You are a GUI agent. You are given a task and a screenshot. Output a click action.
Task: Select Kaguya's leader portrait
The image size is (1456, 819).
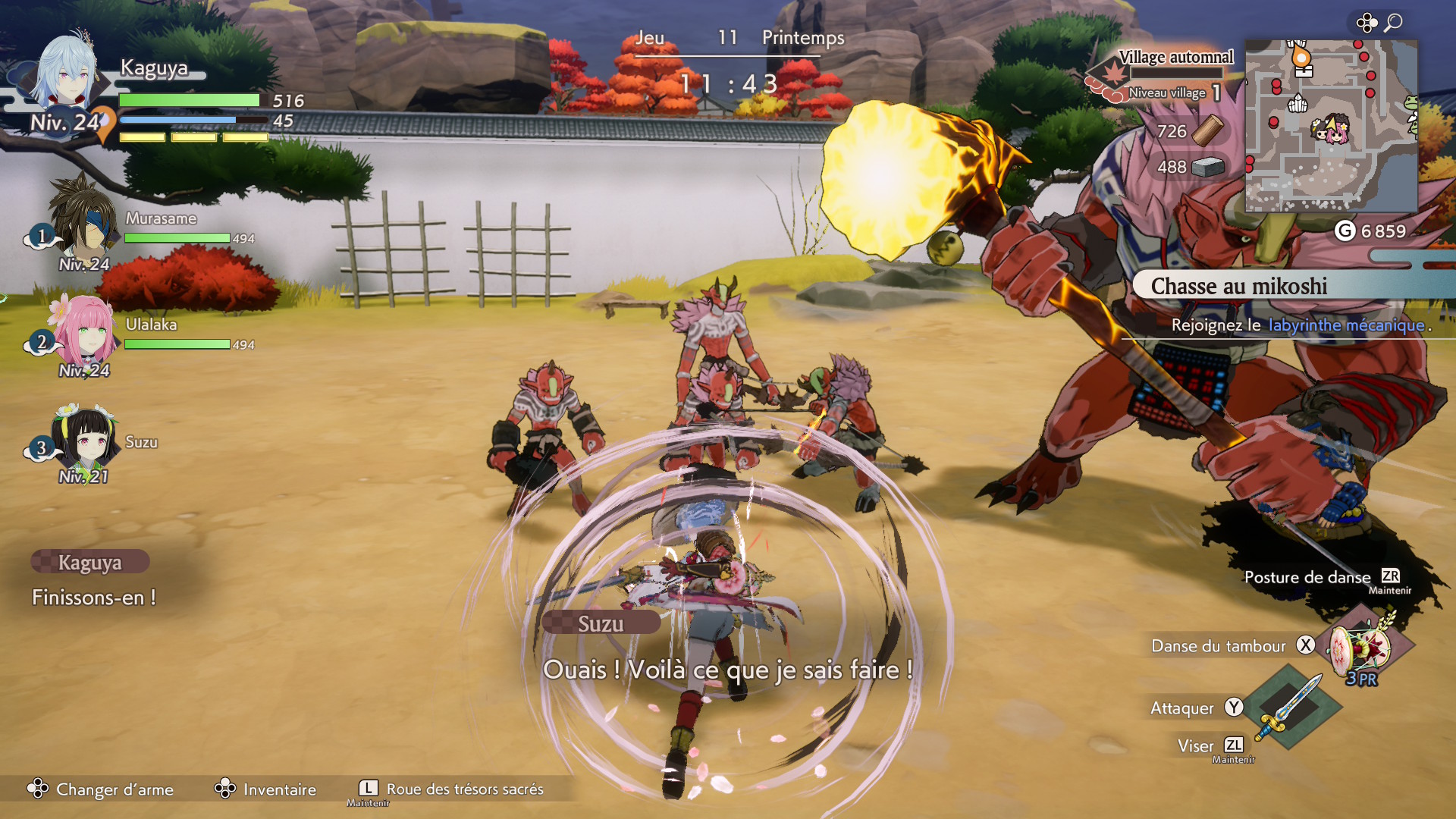[68, 76]
